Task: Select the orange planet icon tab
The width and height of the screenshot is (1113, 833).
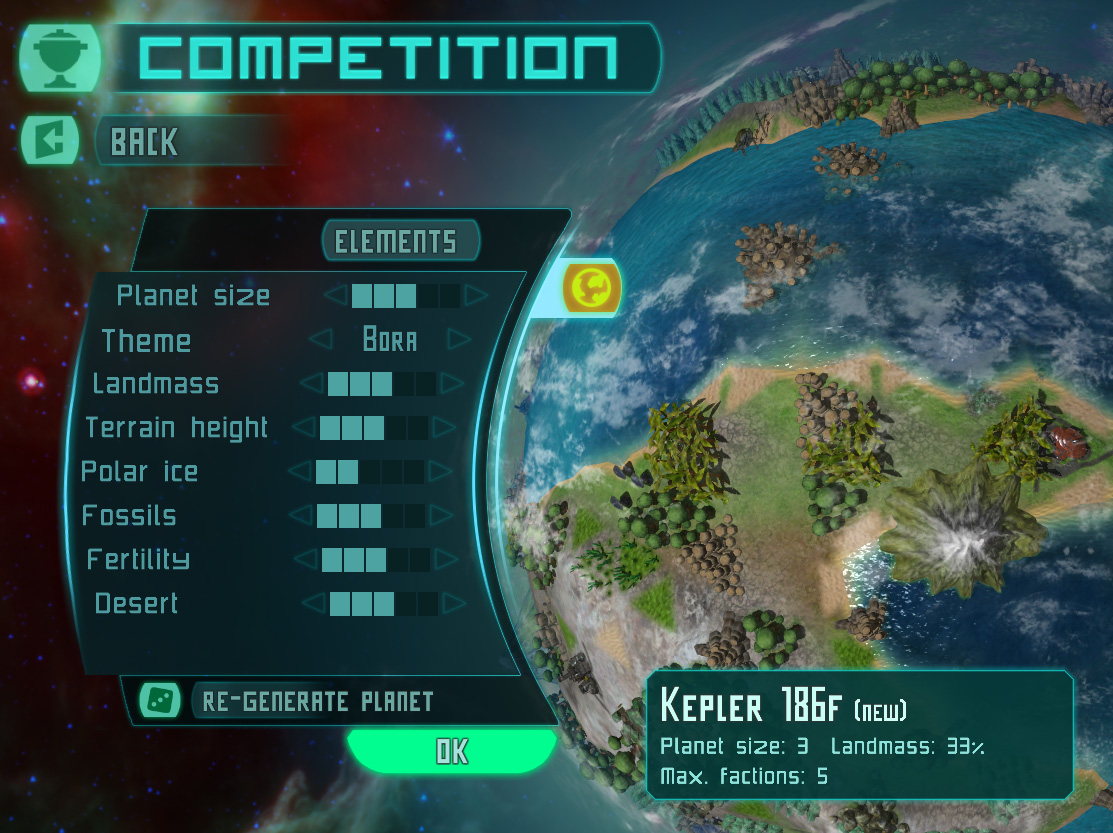Action: tap(591, 288)
